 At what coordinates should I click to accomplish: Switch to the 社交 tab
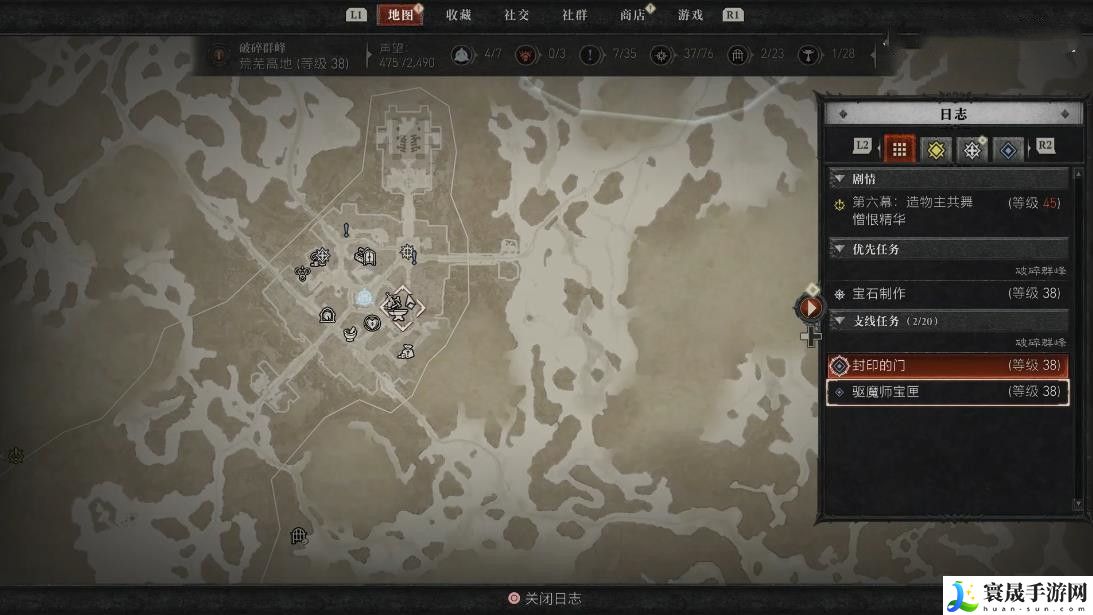517,15
